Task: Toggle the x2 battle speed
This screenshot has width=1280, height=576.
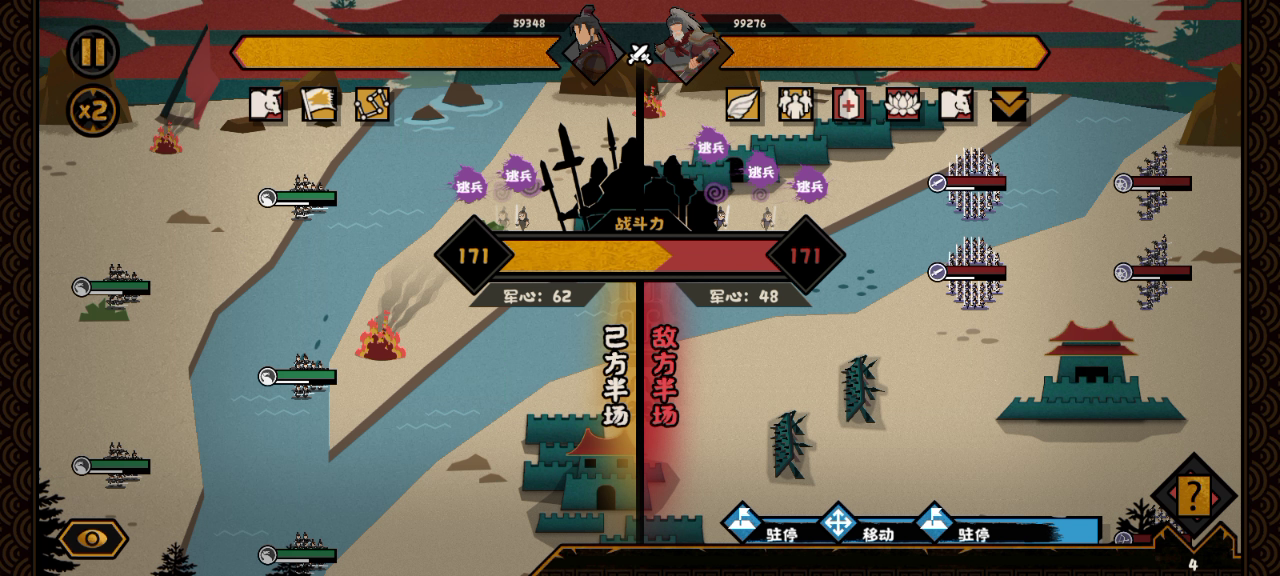Action: click(x=93, y=110)
